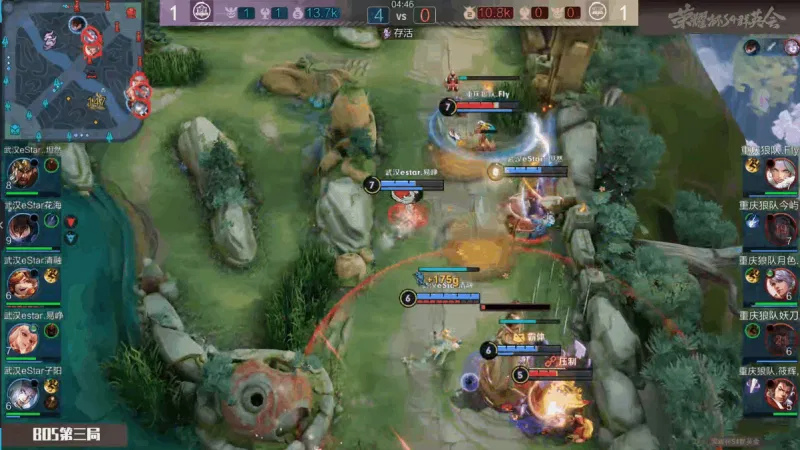Viewport: 800px width, 450px height.
Task: Select 重庆狼队 今屿 player portrait
Action: (x=778, y=229)
